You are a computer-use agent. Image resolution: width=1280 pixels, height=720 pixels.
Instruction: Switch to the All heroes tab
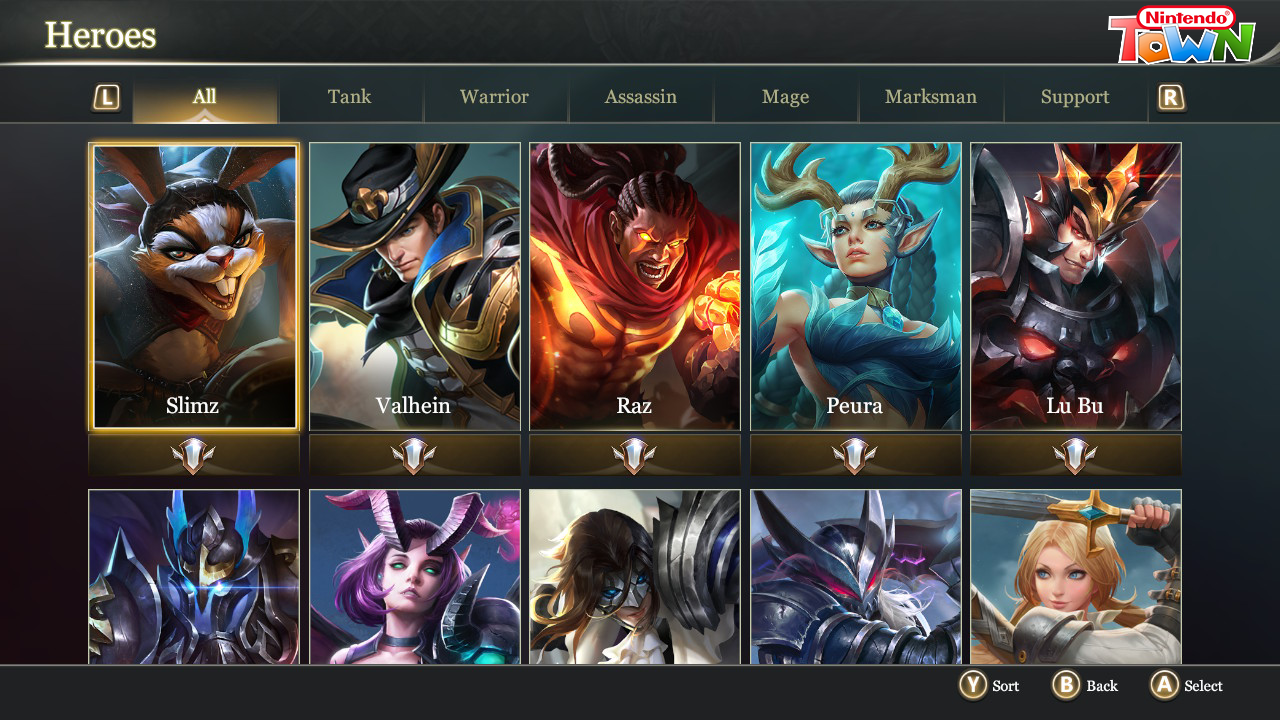[205, 98]
